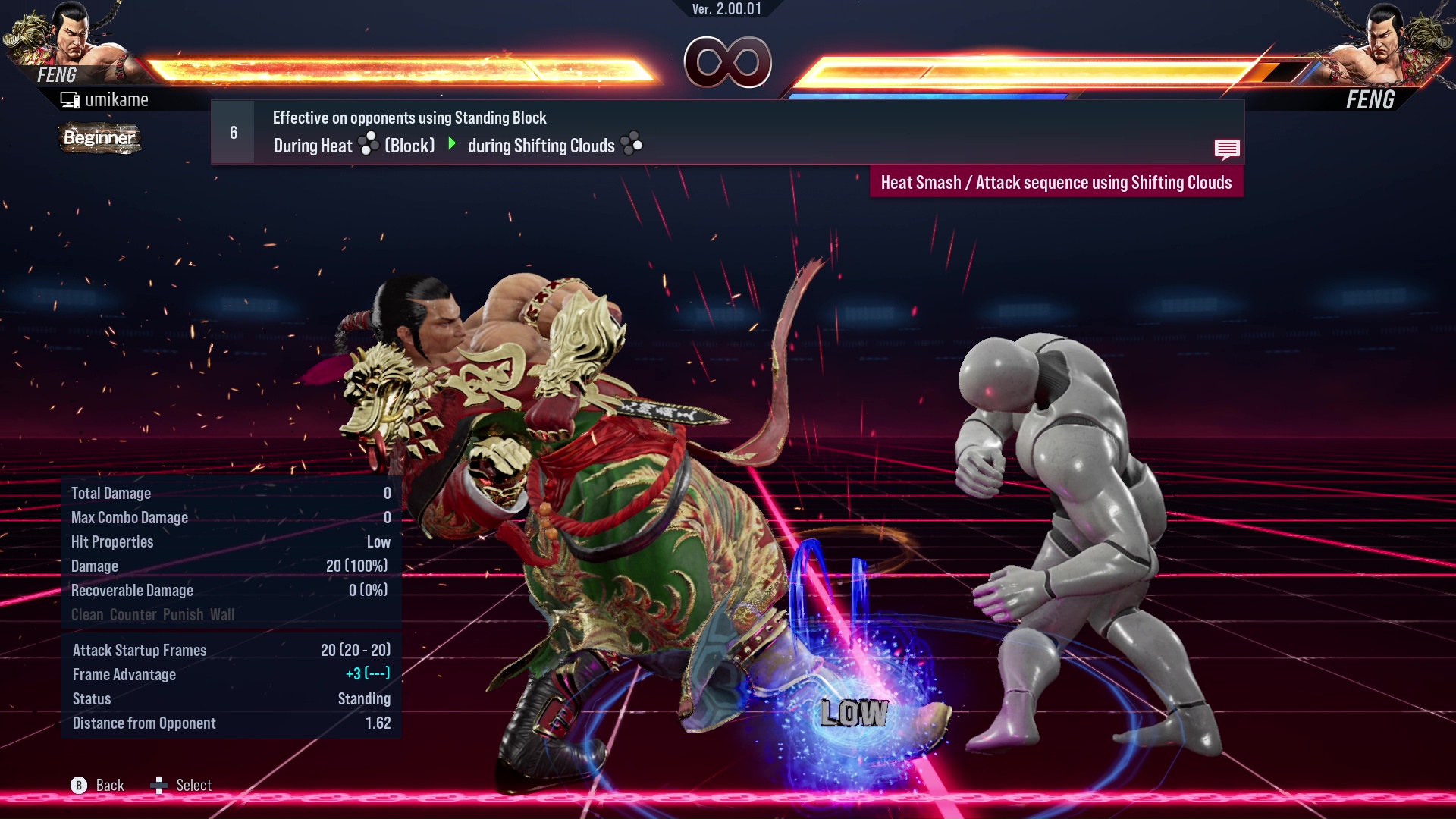Click the Beginner rank badge

99,139
